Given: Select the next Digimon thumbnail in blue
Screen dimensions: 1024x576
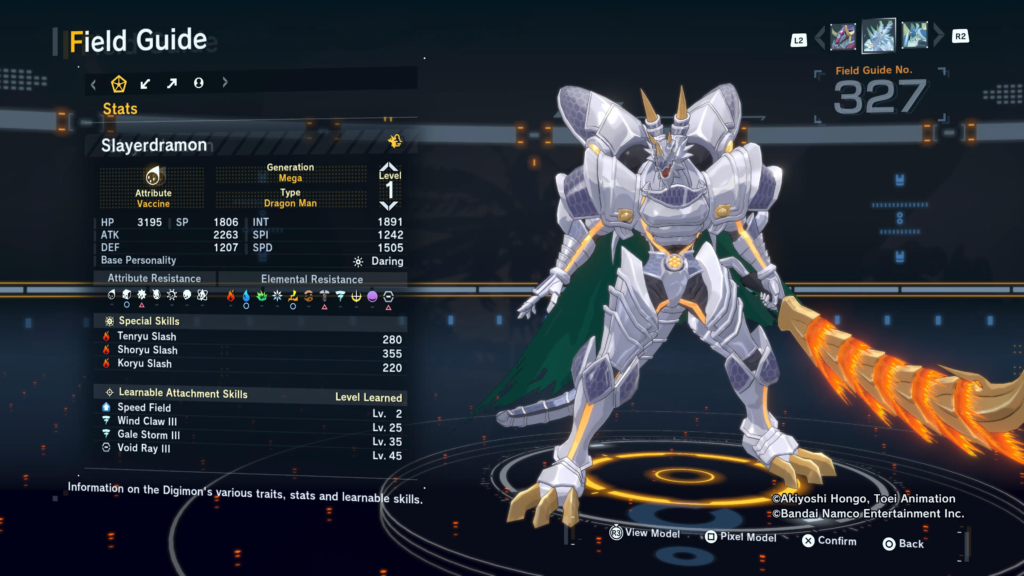Looking at the screenshot, I should [x=915, y=37].
